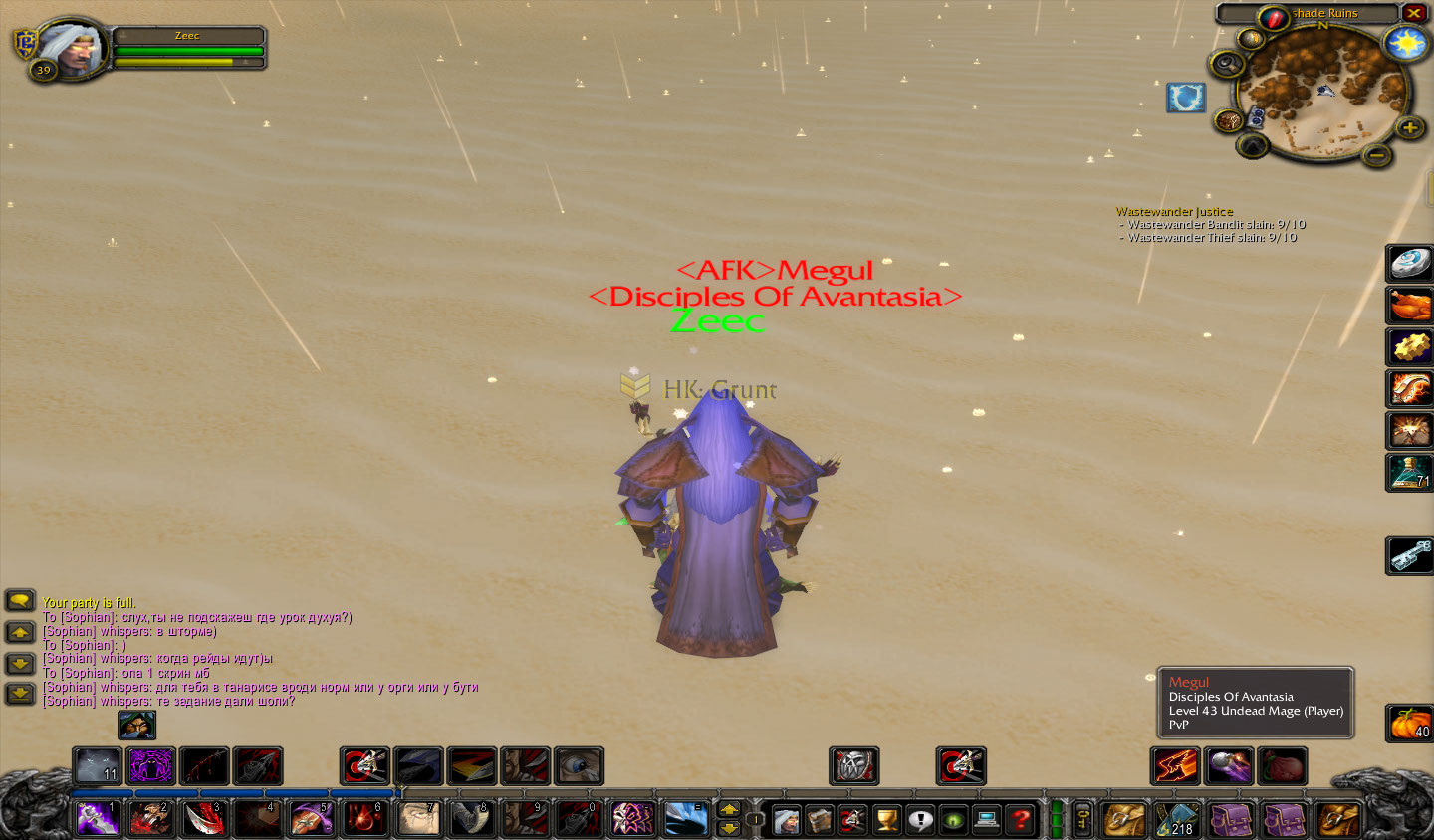Zoom out the minimap with minus button
This screenshot has width=1434, height=840.
[1376, 154]
